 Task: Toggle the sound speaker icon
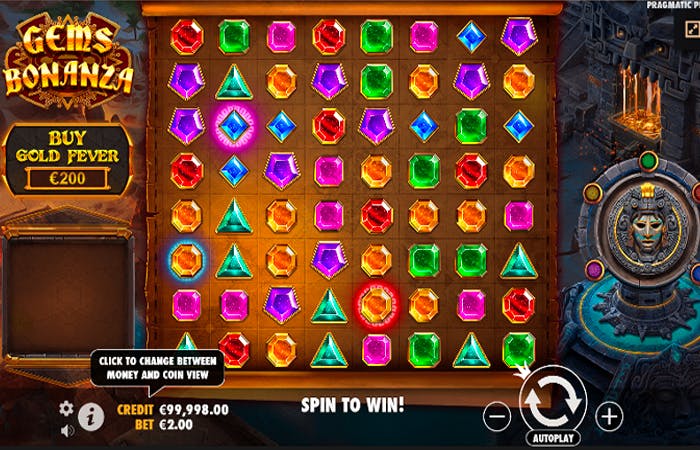click(67, 431)
